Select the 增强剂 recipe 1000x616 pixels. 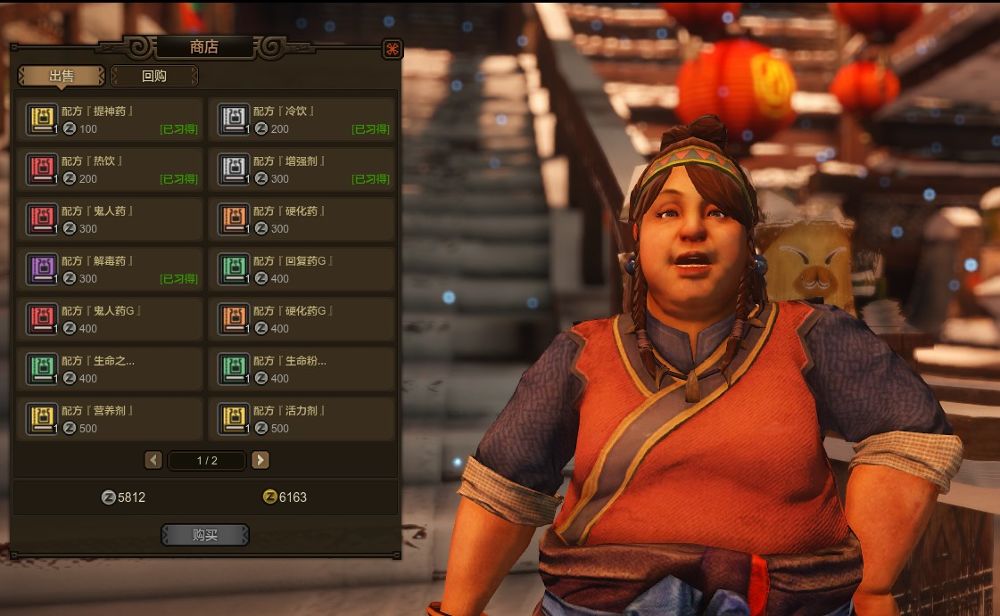click(302, 169)
